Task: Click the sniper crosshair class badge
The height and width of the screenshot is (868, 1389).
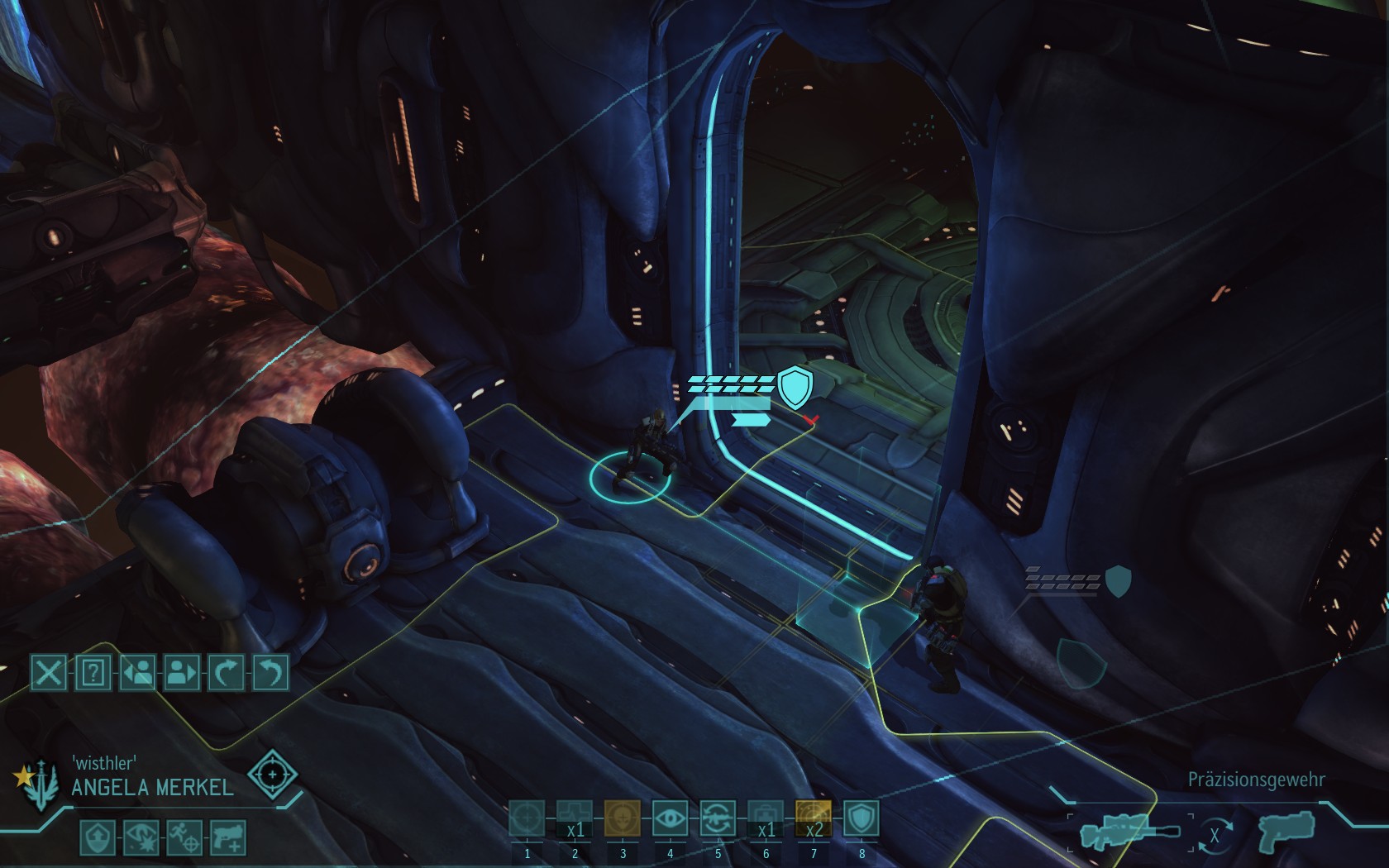Action: click(x=272, y=775)
